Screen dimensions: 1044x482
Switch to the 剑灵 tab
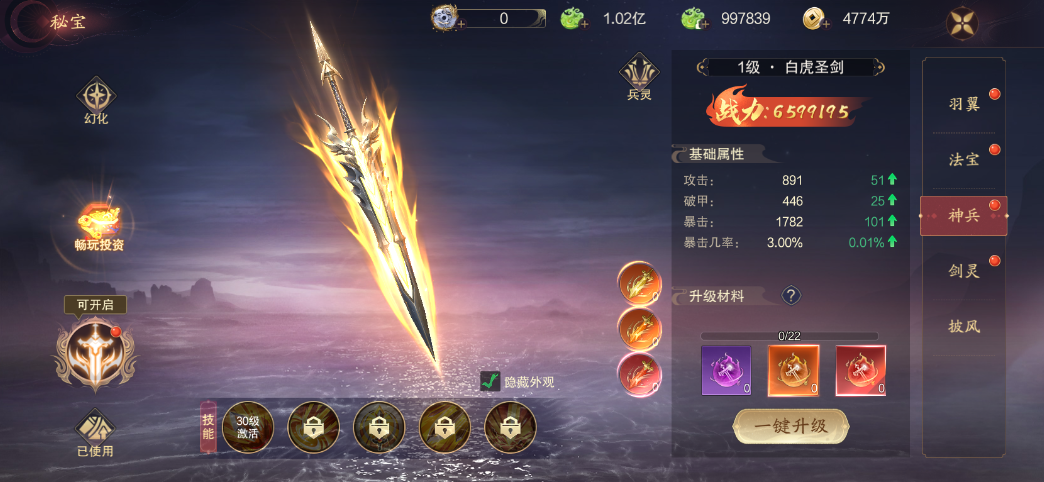[x=964, y=270]
